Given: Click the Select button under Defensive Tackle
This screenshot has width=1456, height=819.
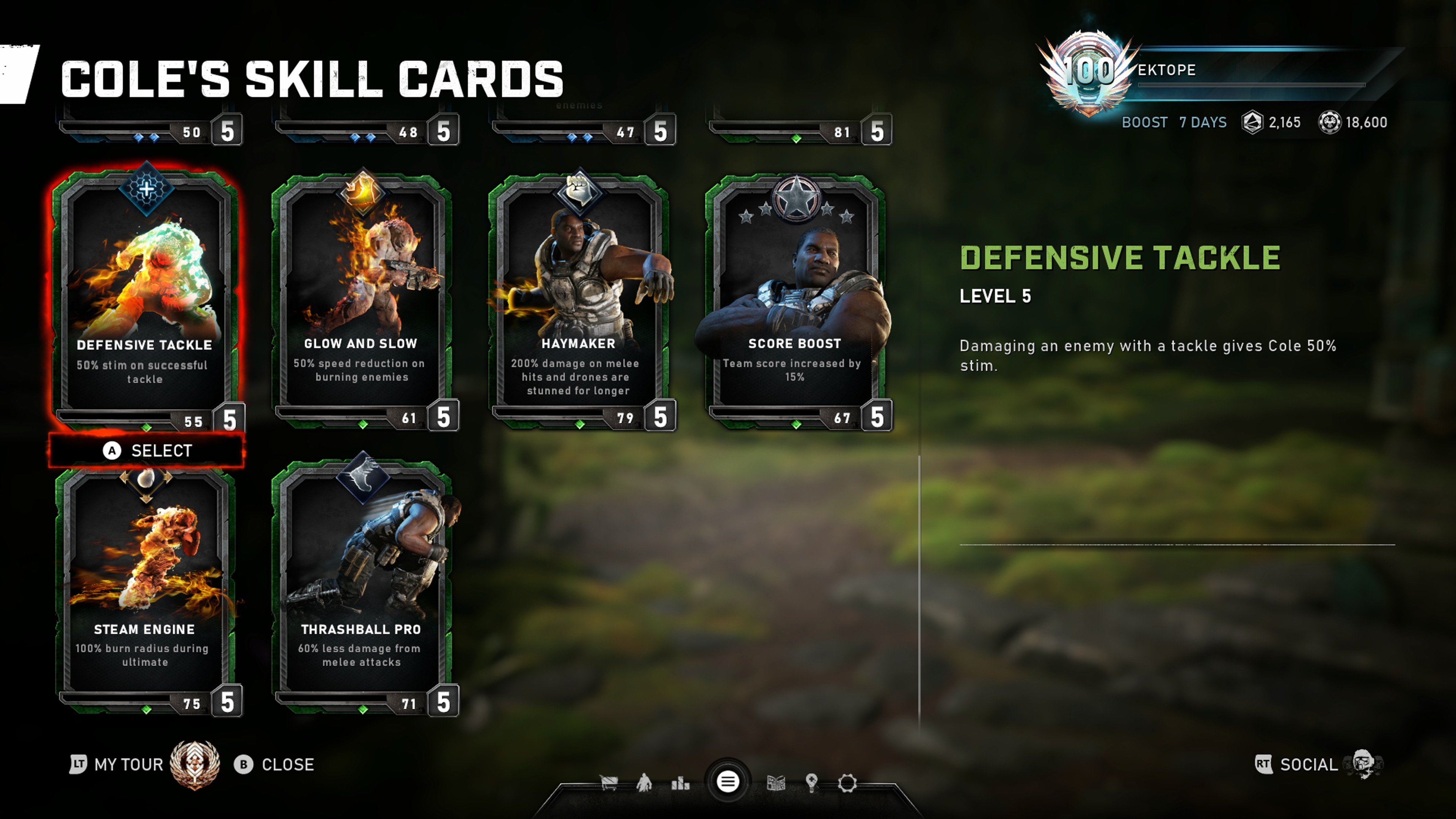Looking at the screenshot, I should 147,450.
